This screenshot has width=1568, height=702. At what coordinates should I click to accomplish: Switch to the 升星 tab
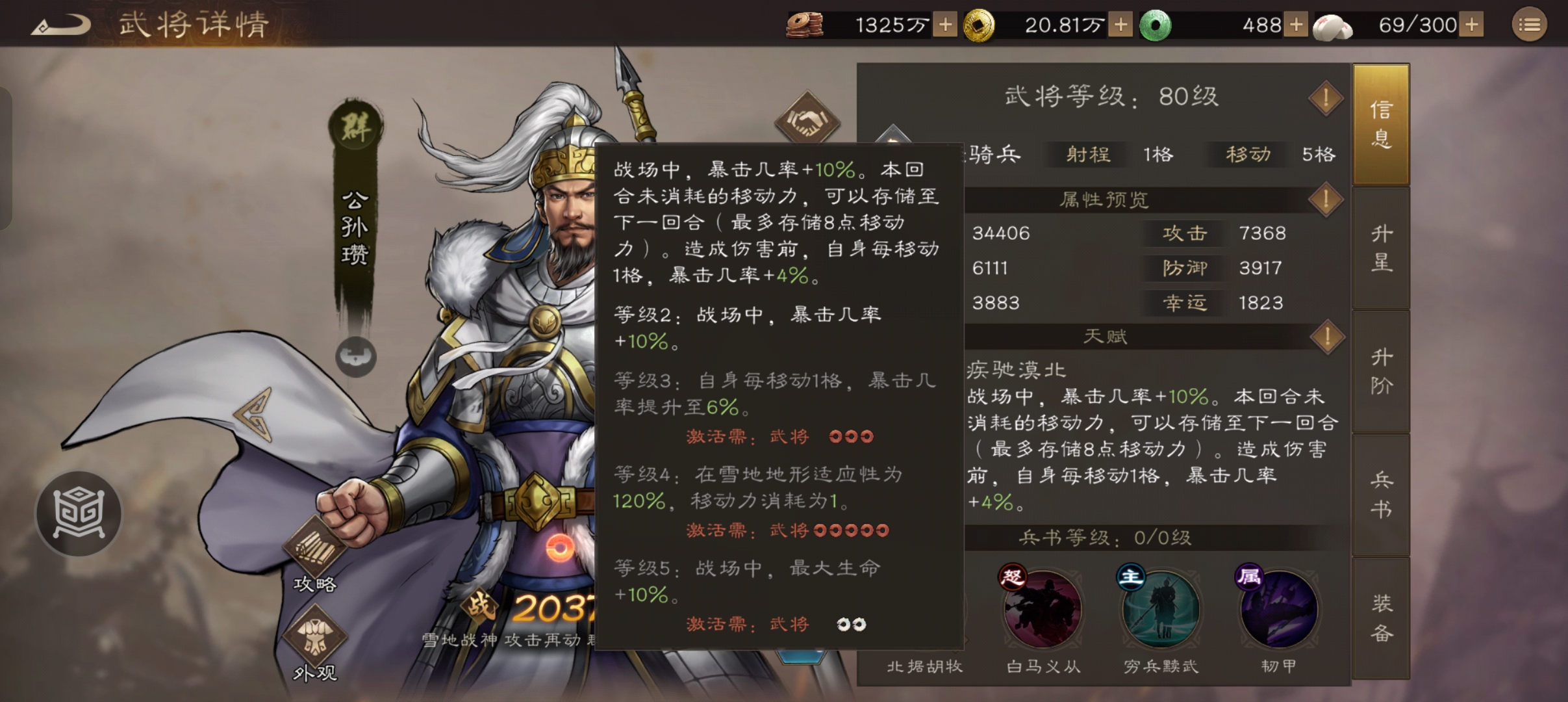pyautogui.click(x=1382, y=250)
